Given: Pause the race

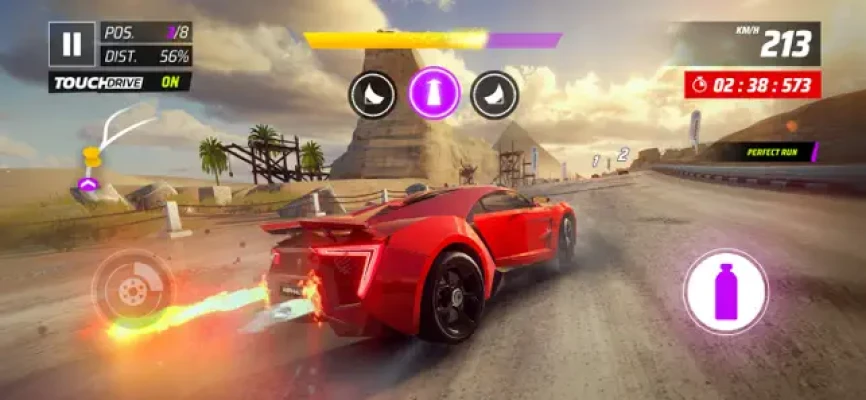Looking at the screenshot, I should click(x=71, y=44).
